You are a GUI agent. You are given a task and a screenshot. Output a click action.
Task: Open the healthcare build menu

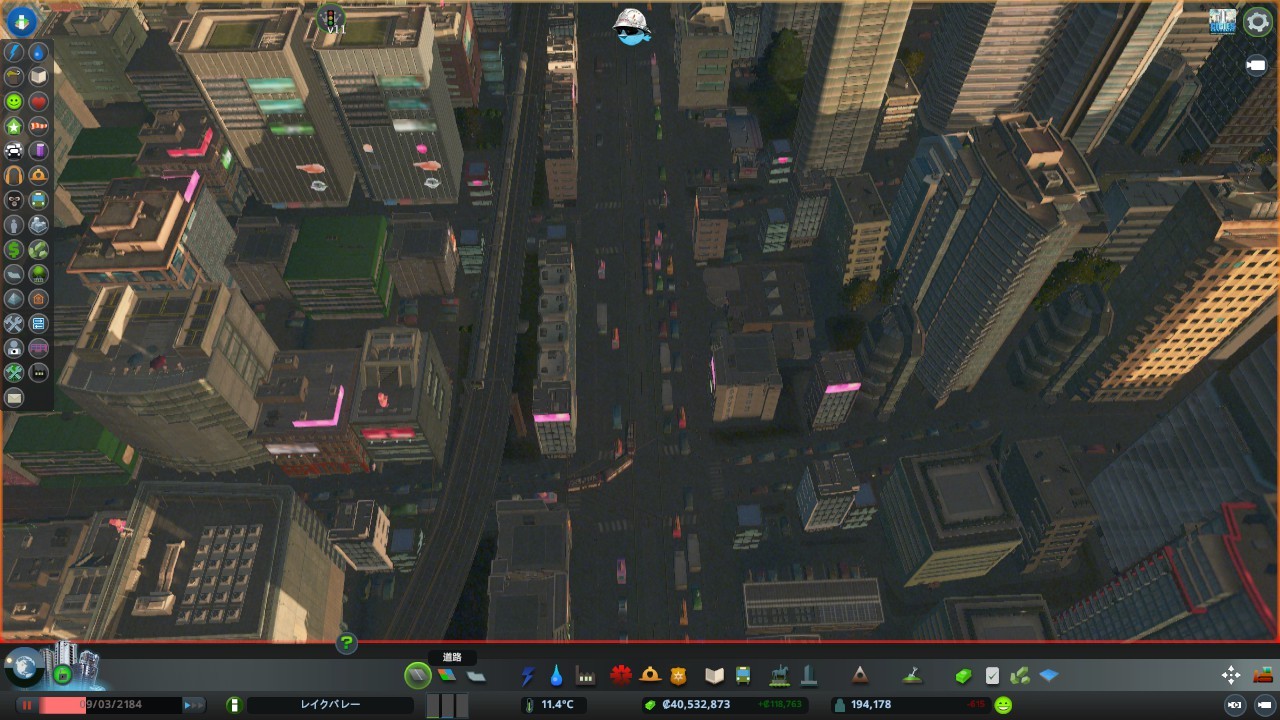(621, 676)
